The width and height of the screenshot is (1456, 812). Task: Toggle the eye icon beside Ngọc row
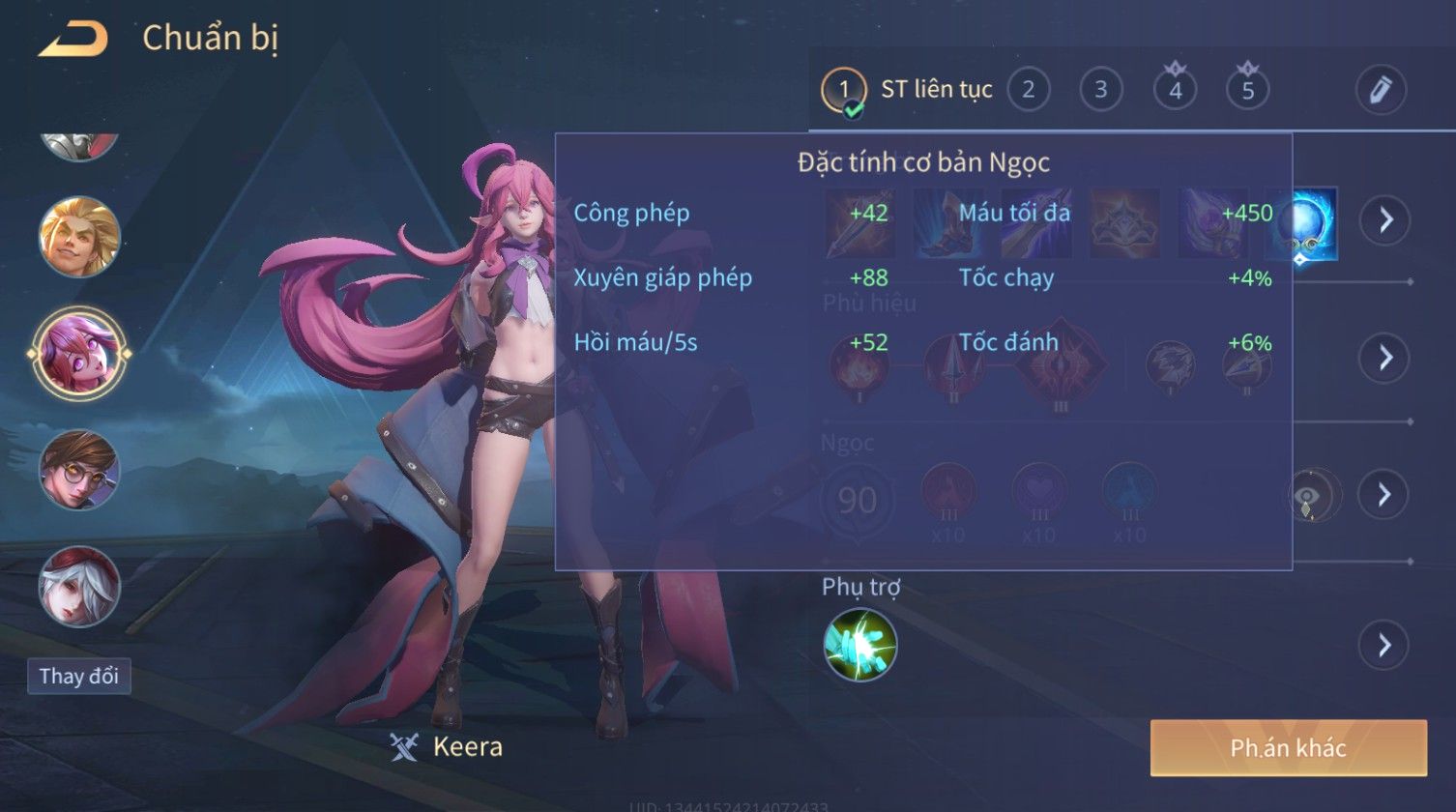point(1313,496)
